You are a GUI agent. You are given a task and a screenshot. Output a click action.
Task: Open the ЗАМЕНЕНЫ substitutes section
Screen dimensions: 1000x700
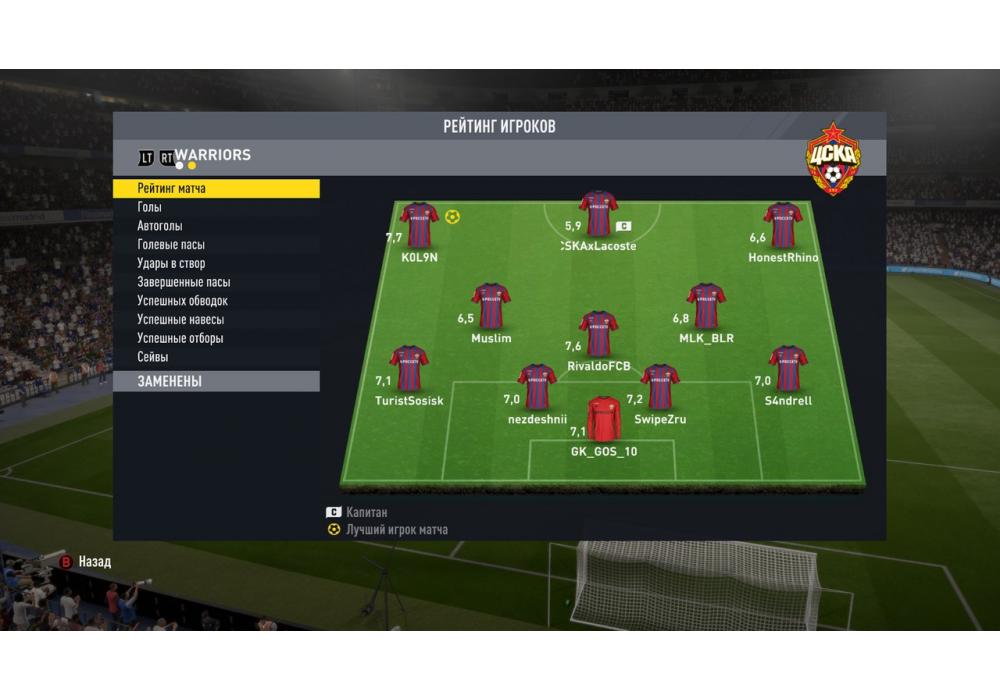tap(216, 381)
